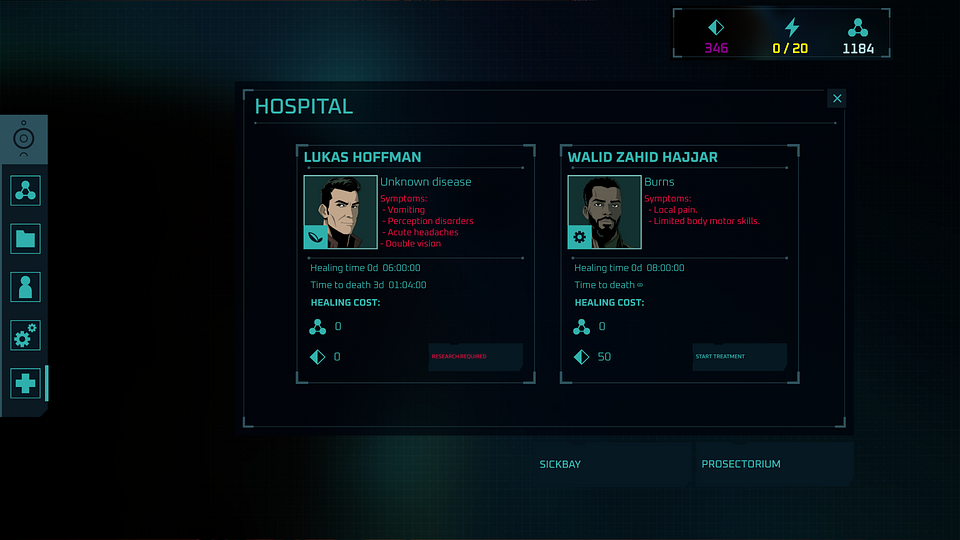Select Walid Zahid Hajjar's portrait

pos(604,212)
